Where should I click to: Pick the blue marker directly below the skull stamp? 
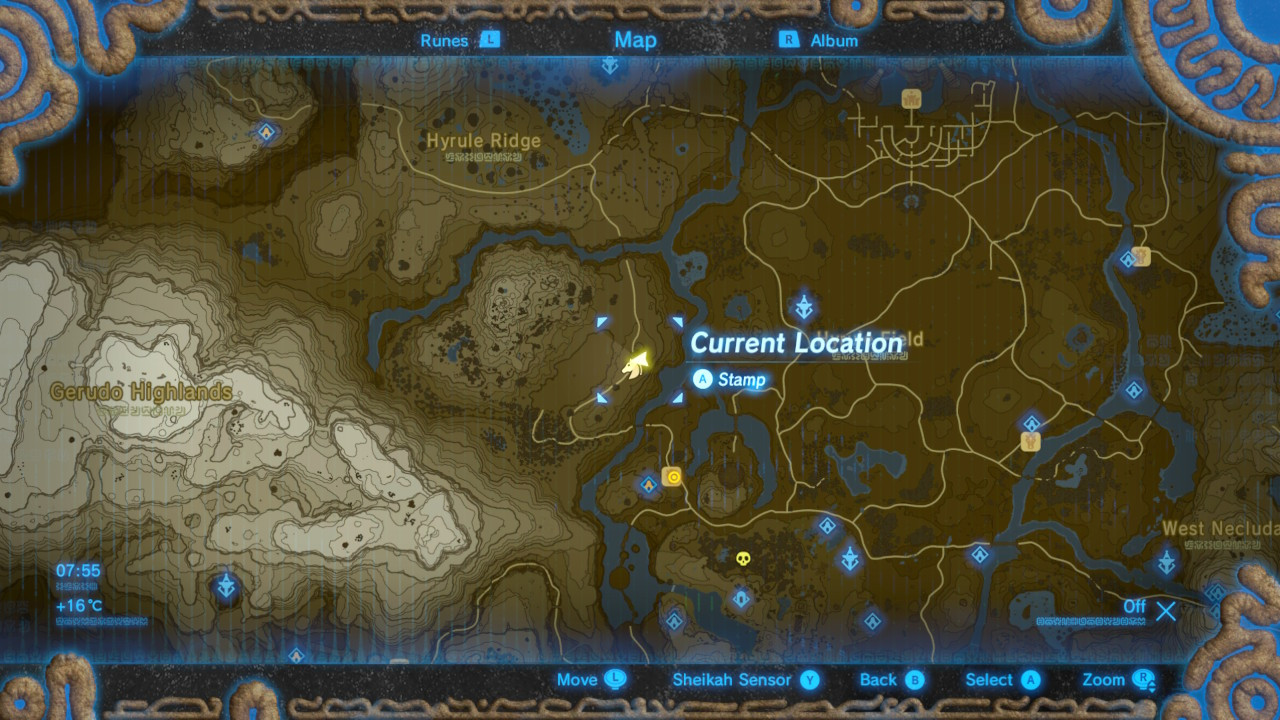[741, 599]
